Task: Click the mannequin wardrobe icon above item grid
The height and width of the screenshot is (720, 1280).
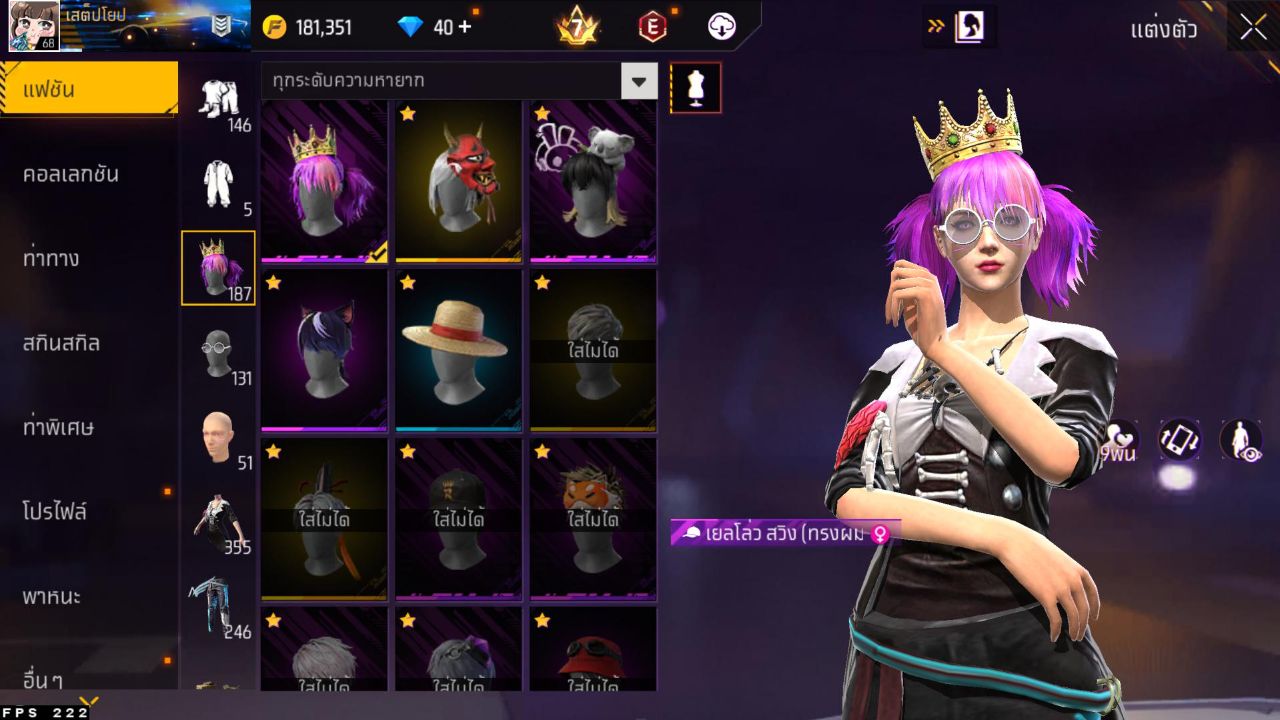Action: (696, 87)
